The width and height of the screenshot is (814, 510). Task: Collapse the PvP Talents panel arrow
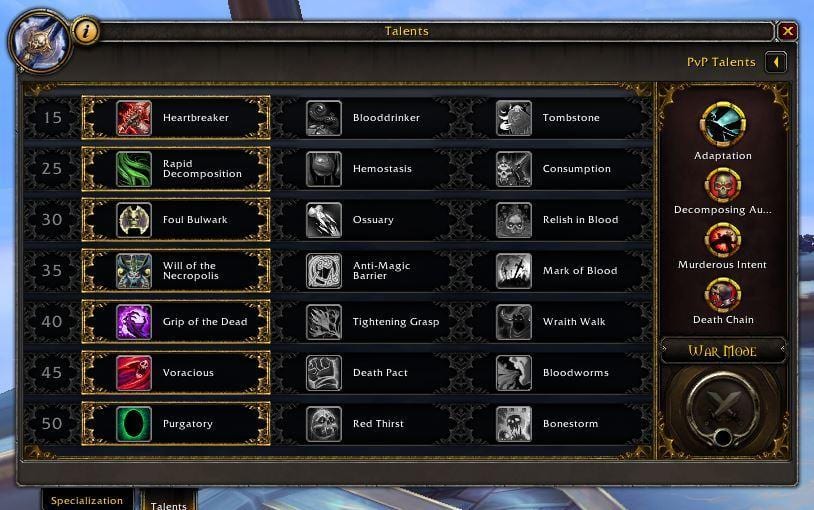[x=775, y=62]
